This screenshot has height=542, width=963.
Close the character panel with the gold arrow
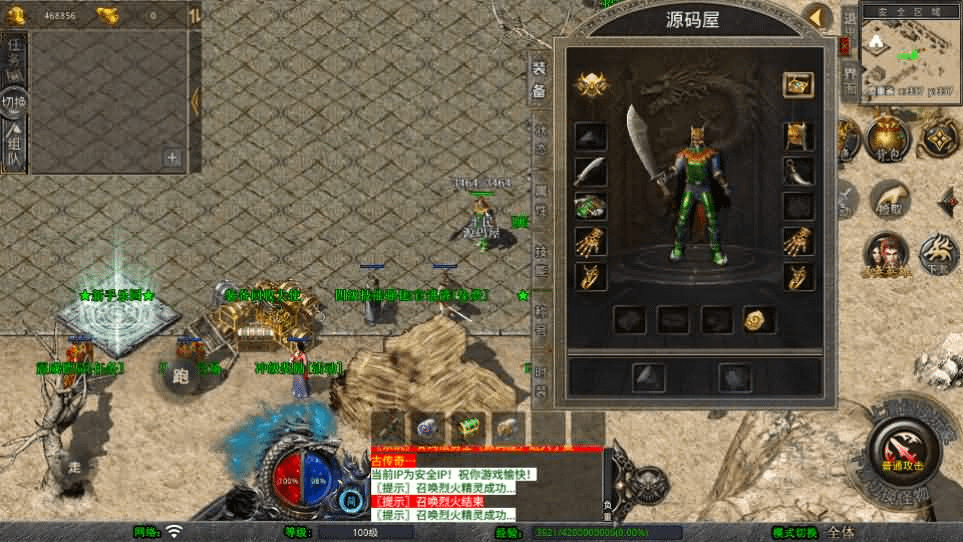pos(820,17)
